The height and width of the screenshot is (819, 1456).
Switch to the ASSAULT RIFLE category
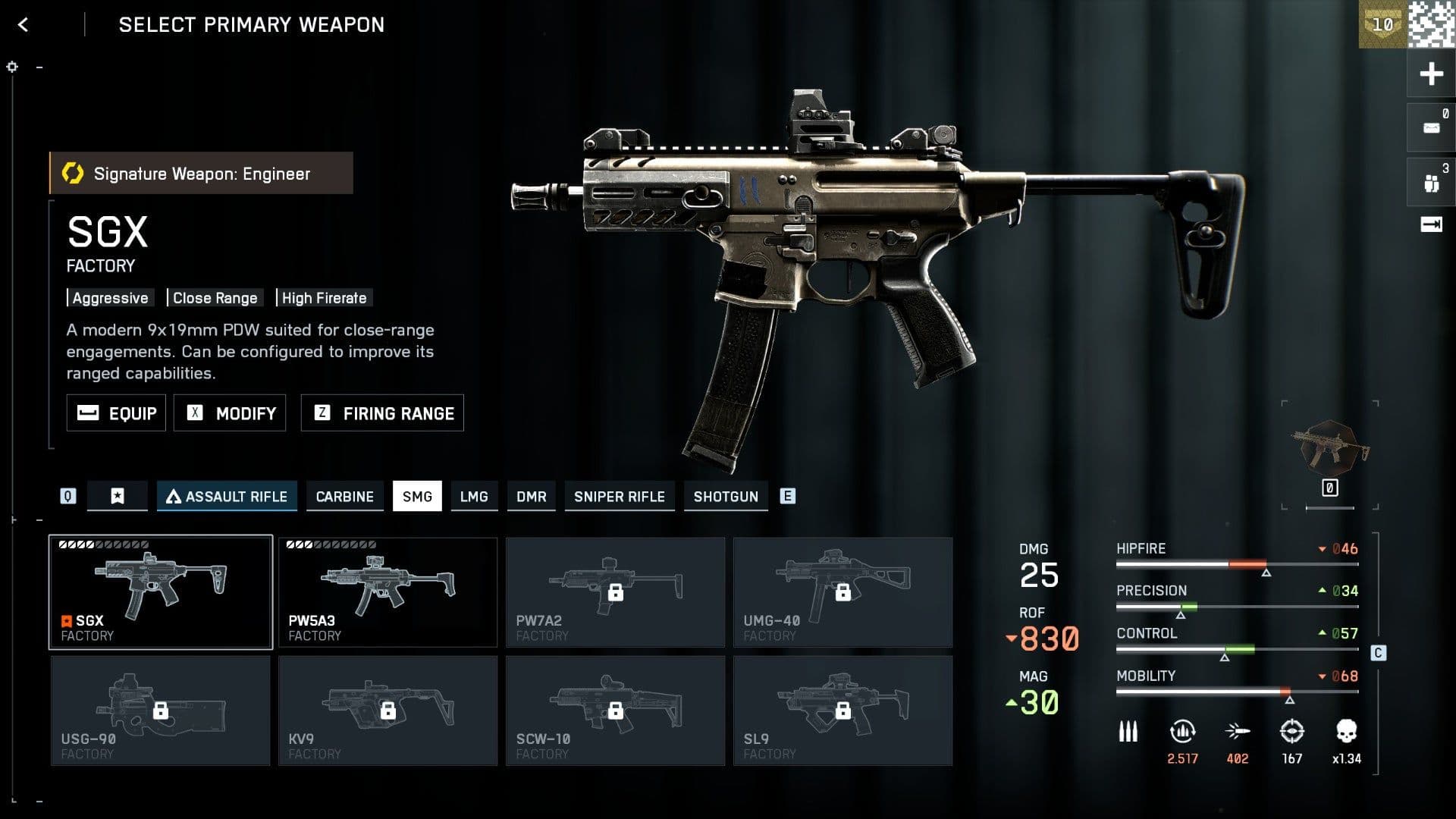(227, 497)
